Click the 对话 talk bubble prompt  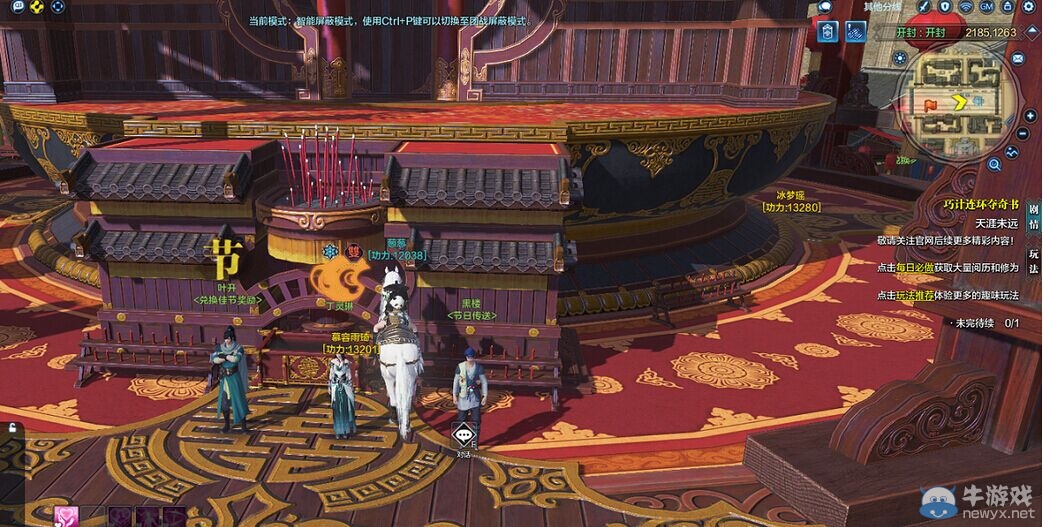[462, 437]
